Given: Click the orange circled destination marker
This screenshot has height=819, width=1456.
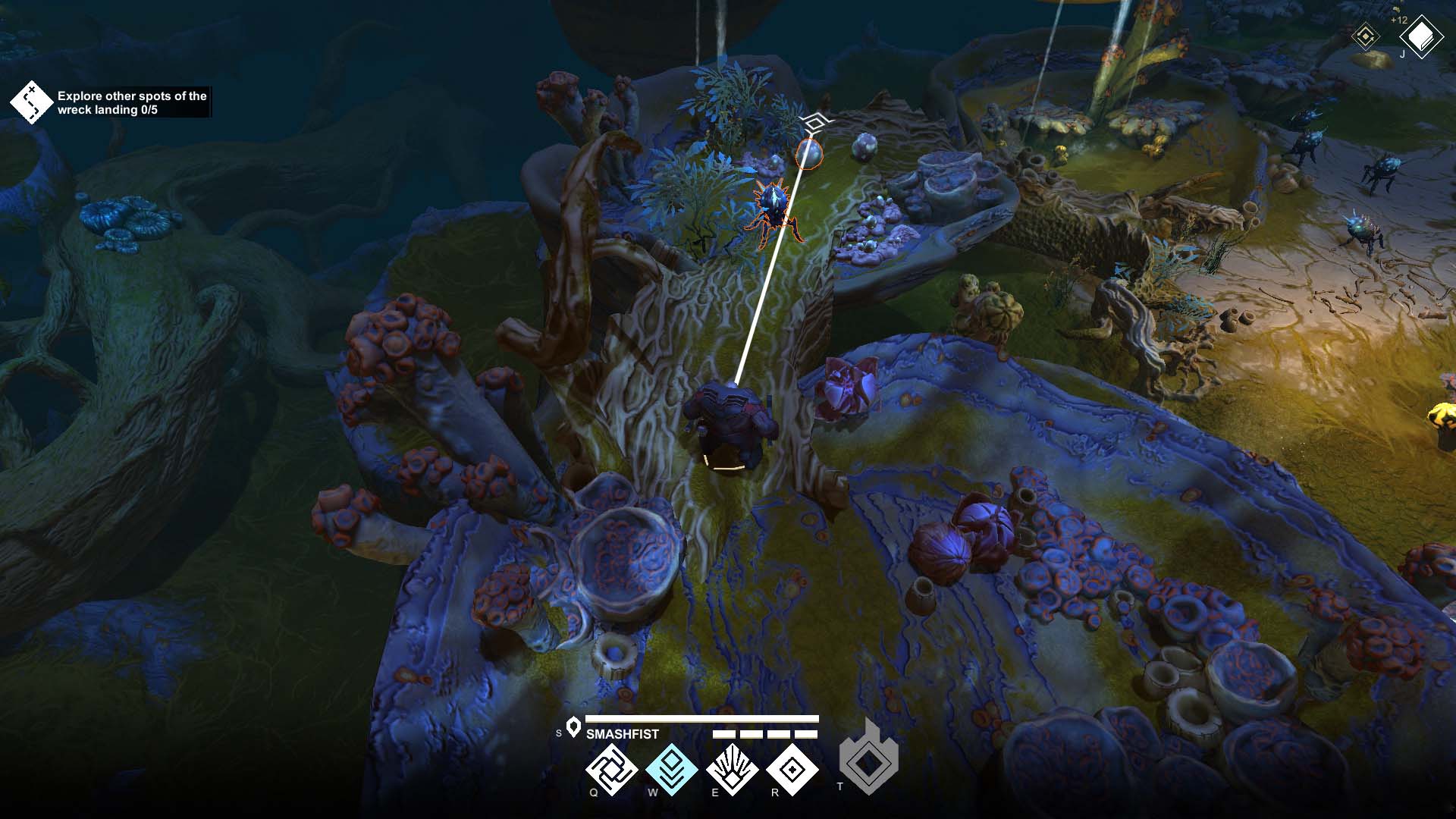Looking at the screenshot, I should [x=808, y=155].
